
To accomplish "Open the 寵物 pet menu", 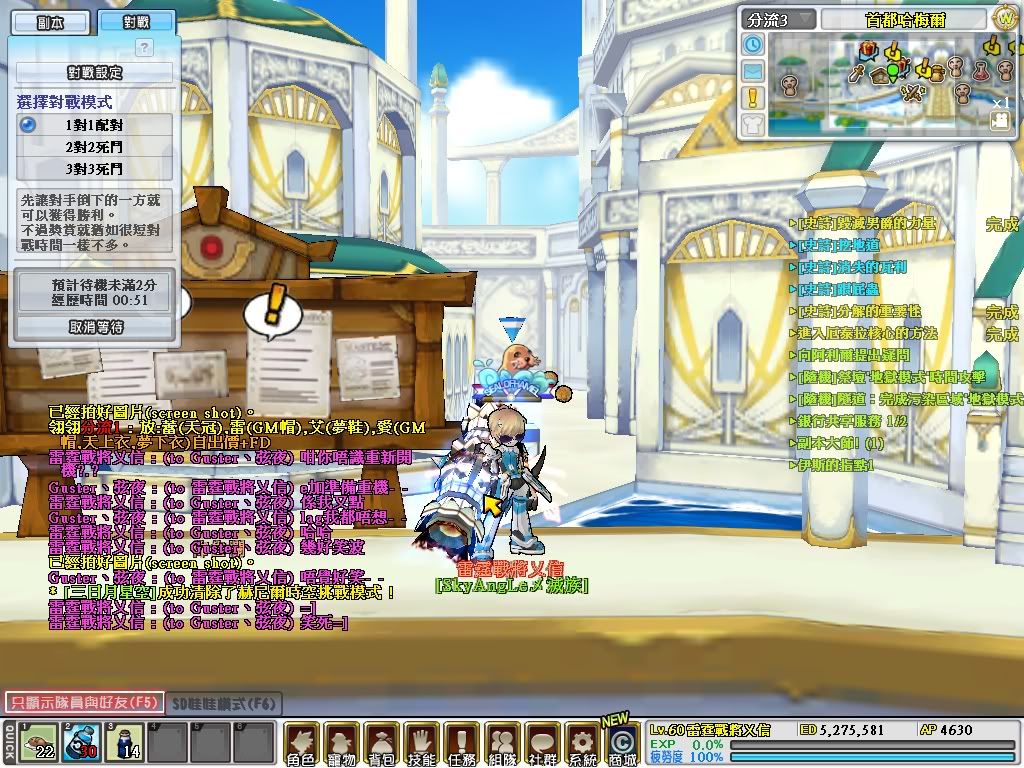I will click(x=341, y=744).
